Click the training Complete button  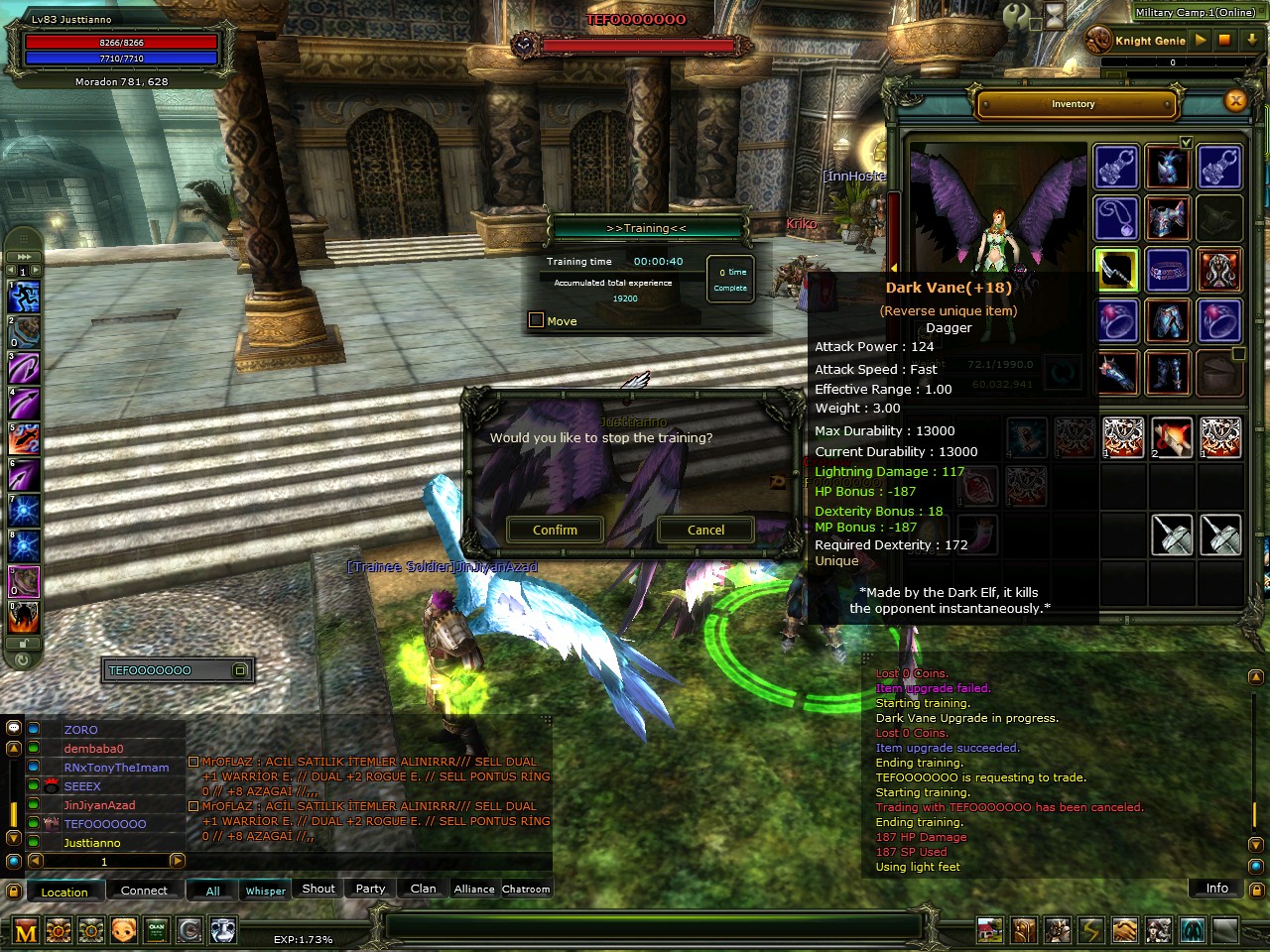click(x=730, y=280)
